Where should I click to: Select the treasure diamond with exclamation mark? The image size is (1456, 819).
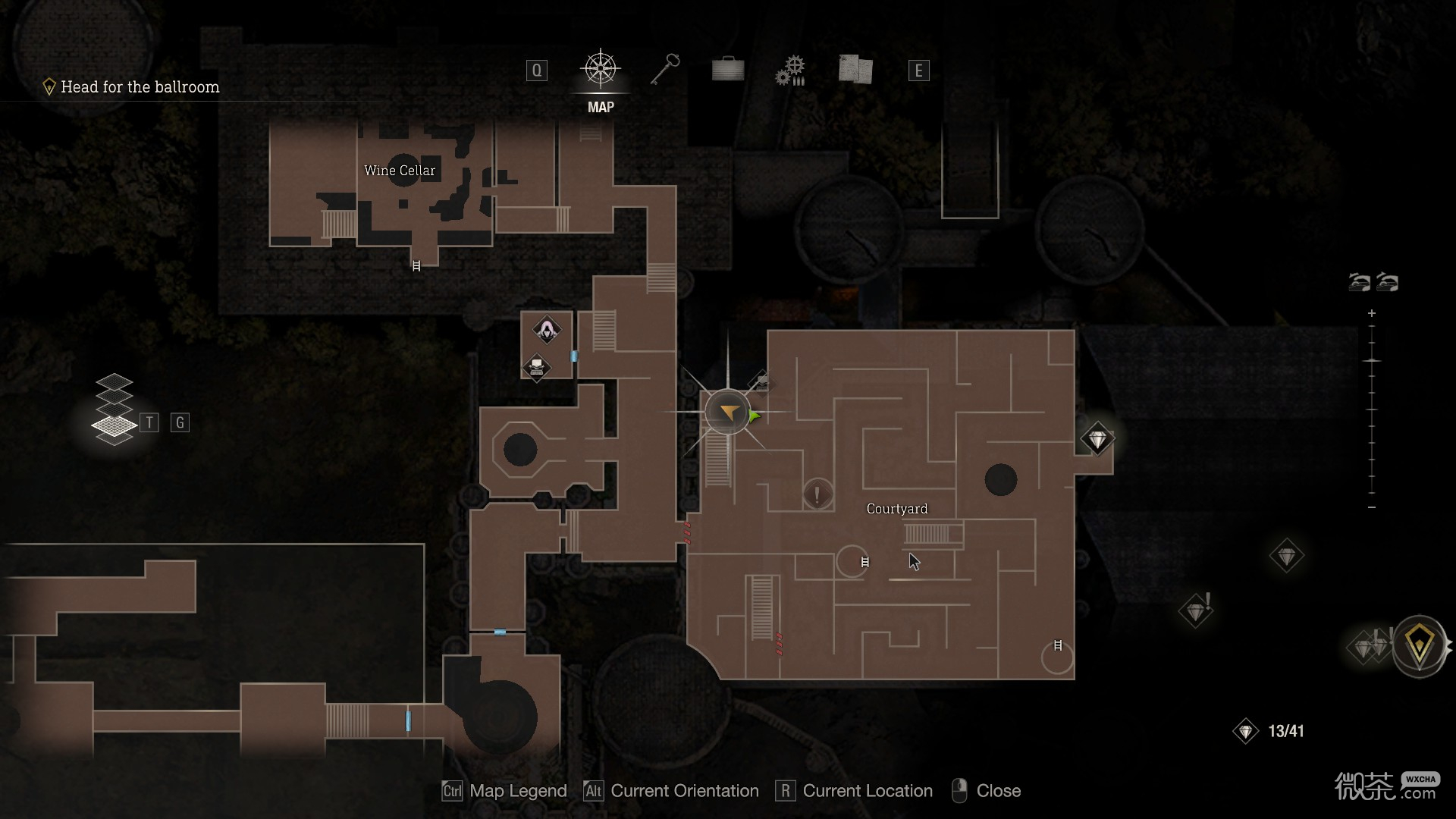point(1197,610)
